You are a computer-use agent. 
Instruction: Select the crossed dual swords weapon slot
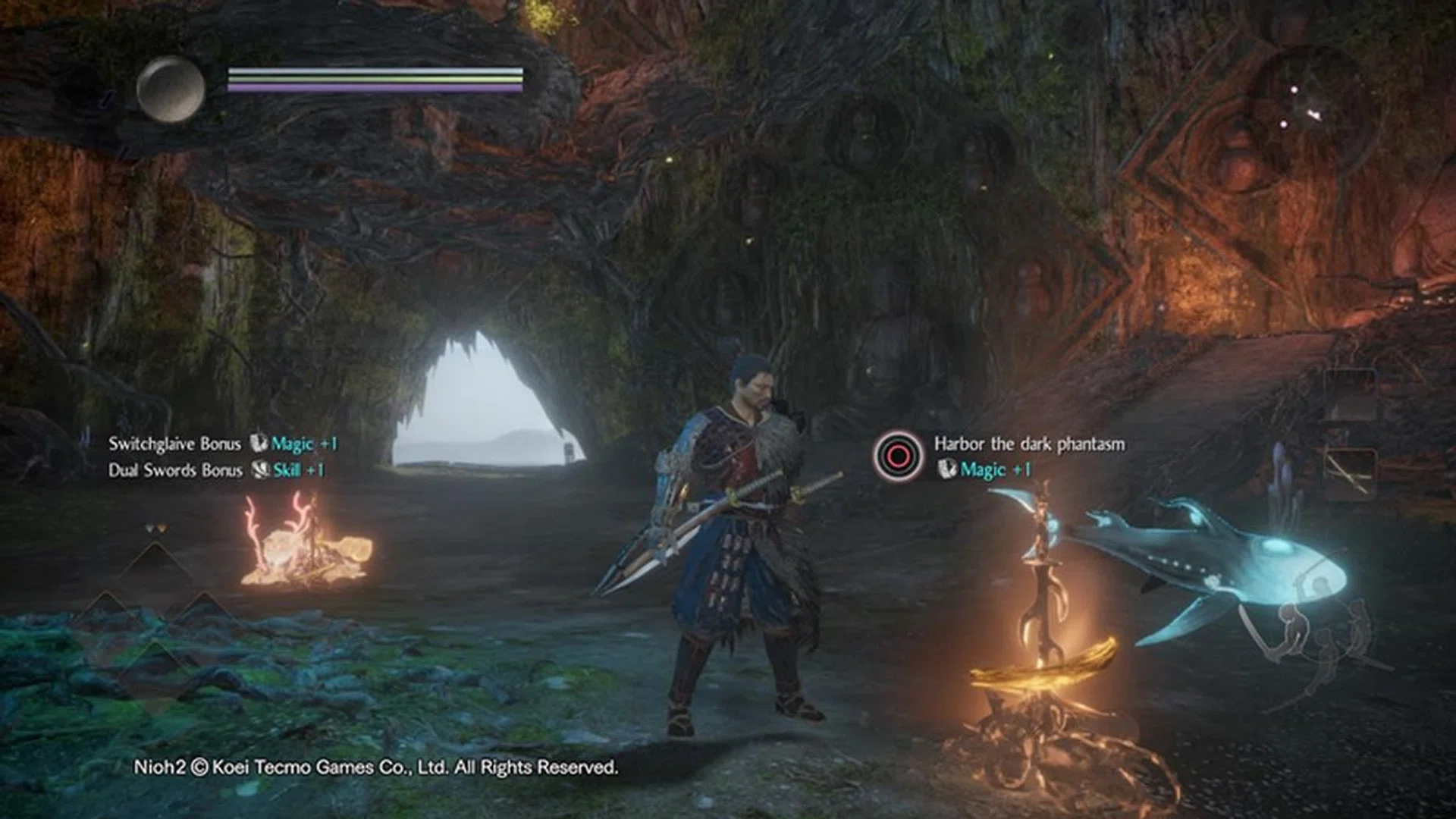coord(1350,473)
